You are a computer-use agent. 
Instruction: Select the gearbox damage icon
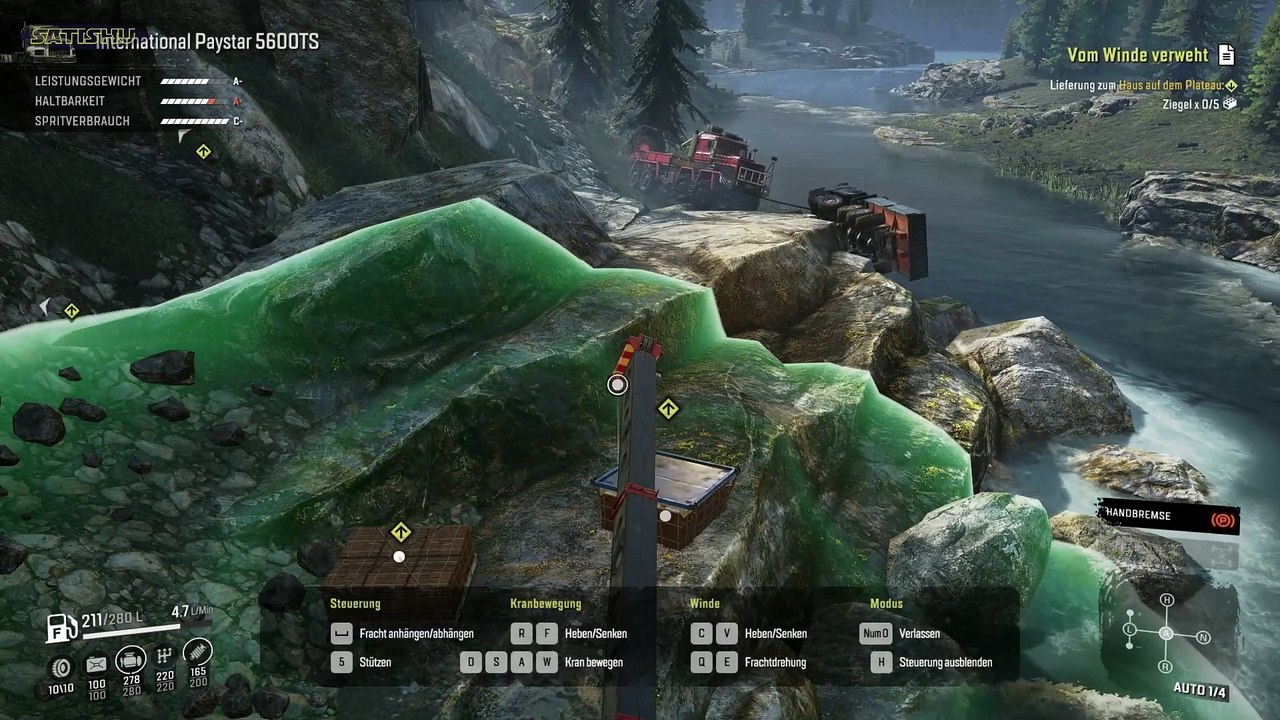pyautogui.click(x=165, y=655)
